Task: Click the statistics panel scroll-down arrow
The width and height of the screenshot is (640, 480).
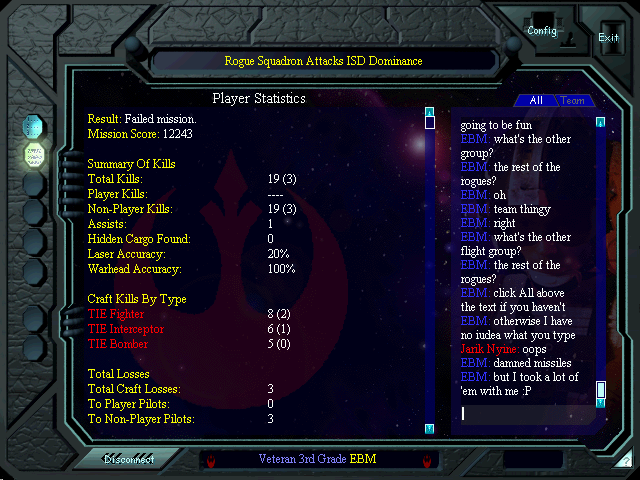Action: (430, 428)
